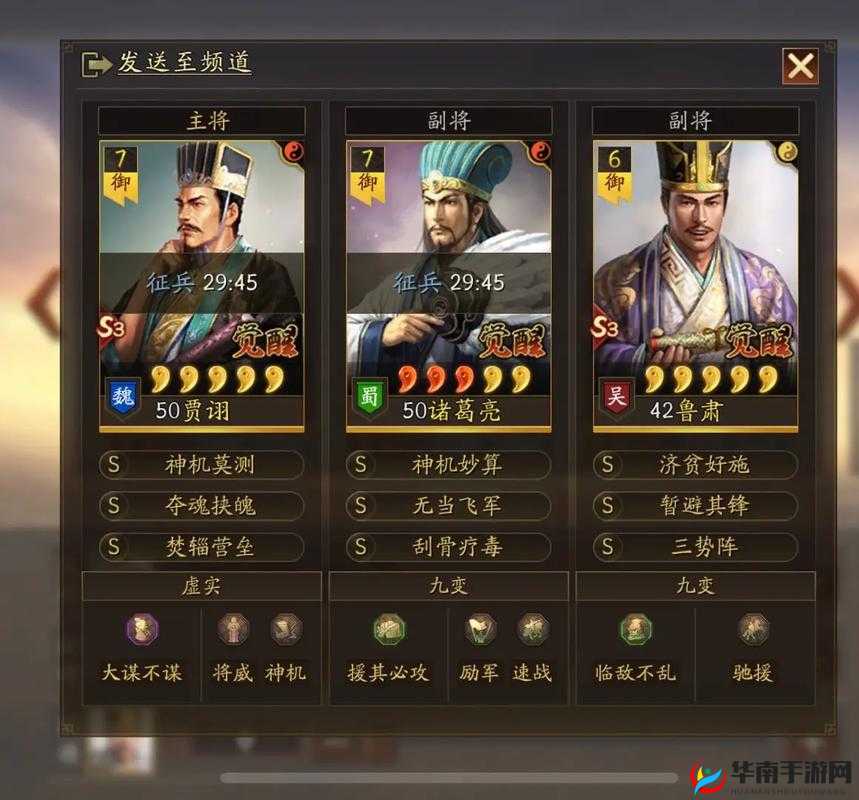The image size is (859, 800).
Task: Inspect the 驰援 tactic icon
Action: [x=752, y=630]
